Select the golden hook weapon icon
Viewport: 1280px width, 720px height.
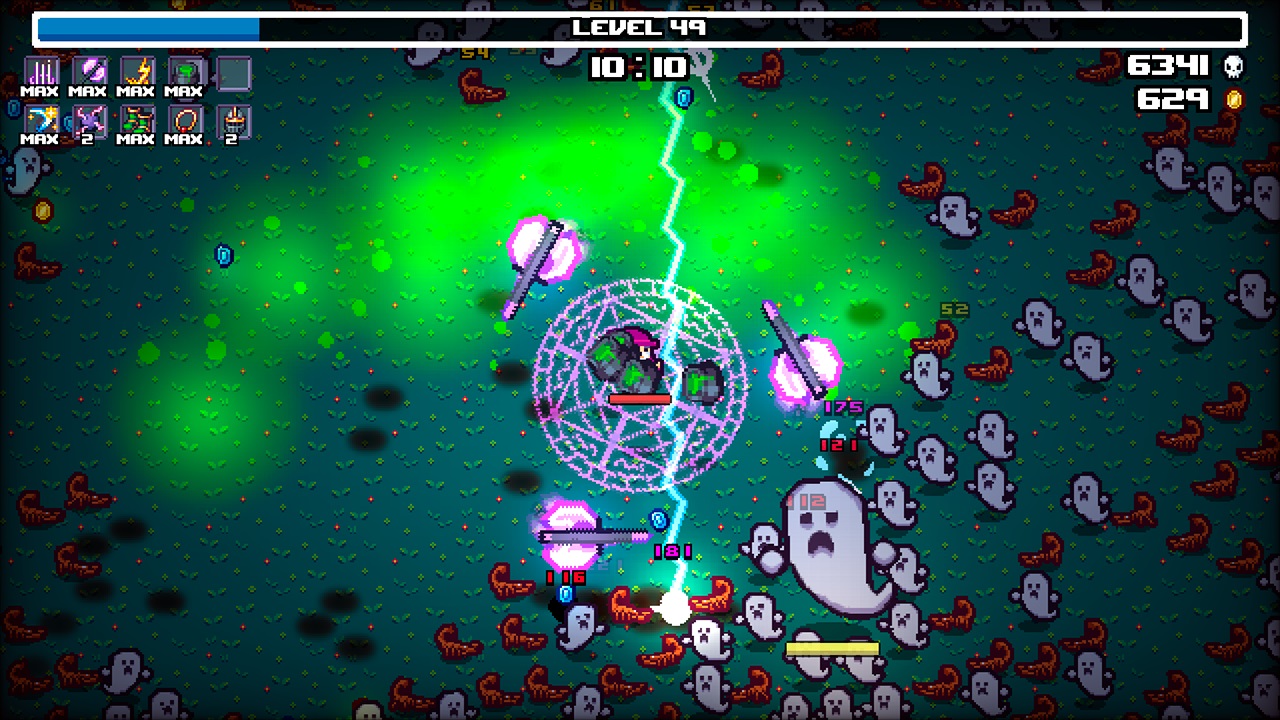tap(40, 120)
